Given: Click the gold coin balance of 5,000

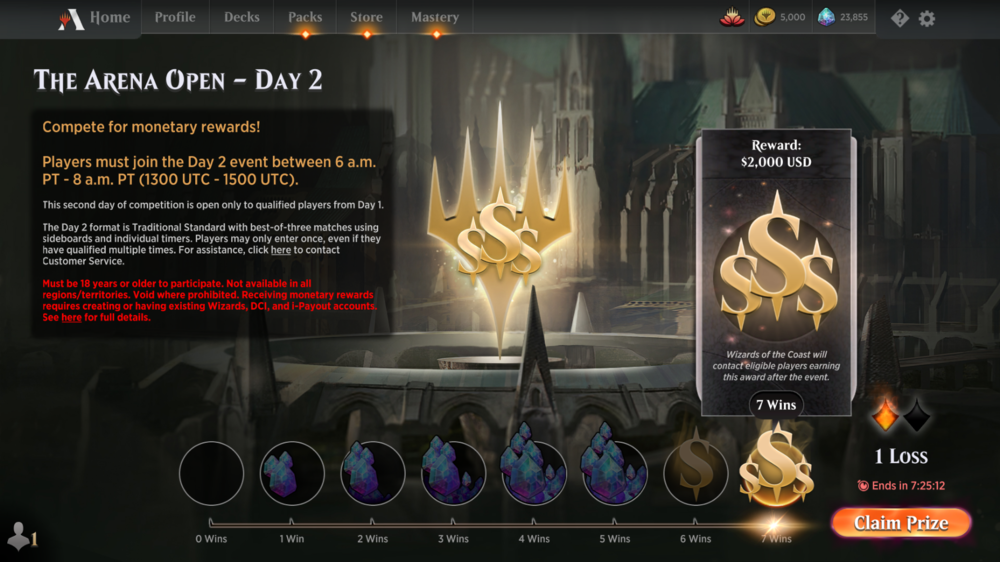Looking at the screenshot, I should [x=780, y=18].
